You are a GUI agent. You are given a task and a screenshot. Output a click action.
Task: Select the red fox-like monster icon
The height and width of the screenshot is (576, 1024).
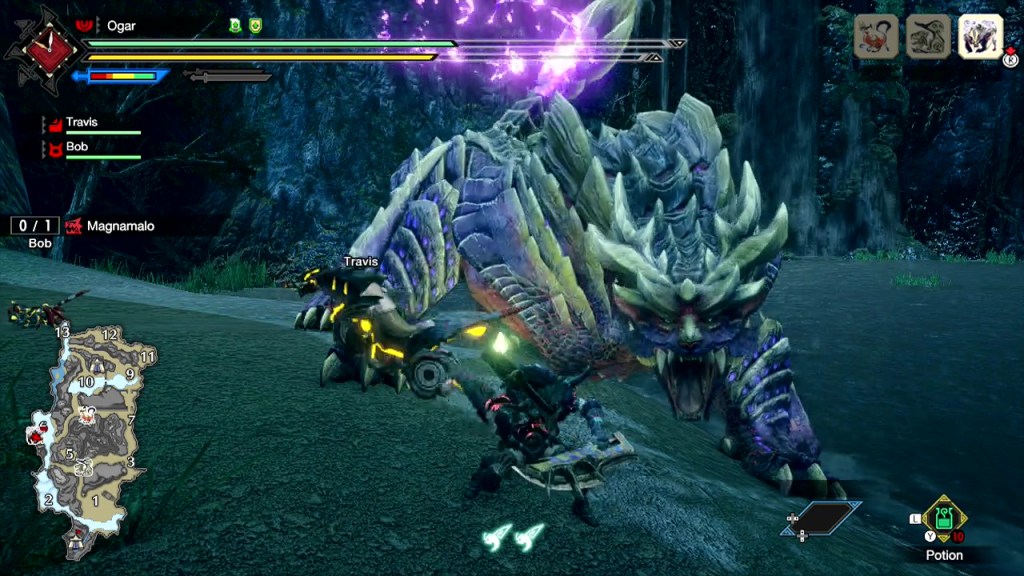click(x=875, y=36)
